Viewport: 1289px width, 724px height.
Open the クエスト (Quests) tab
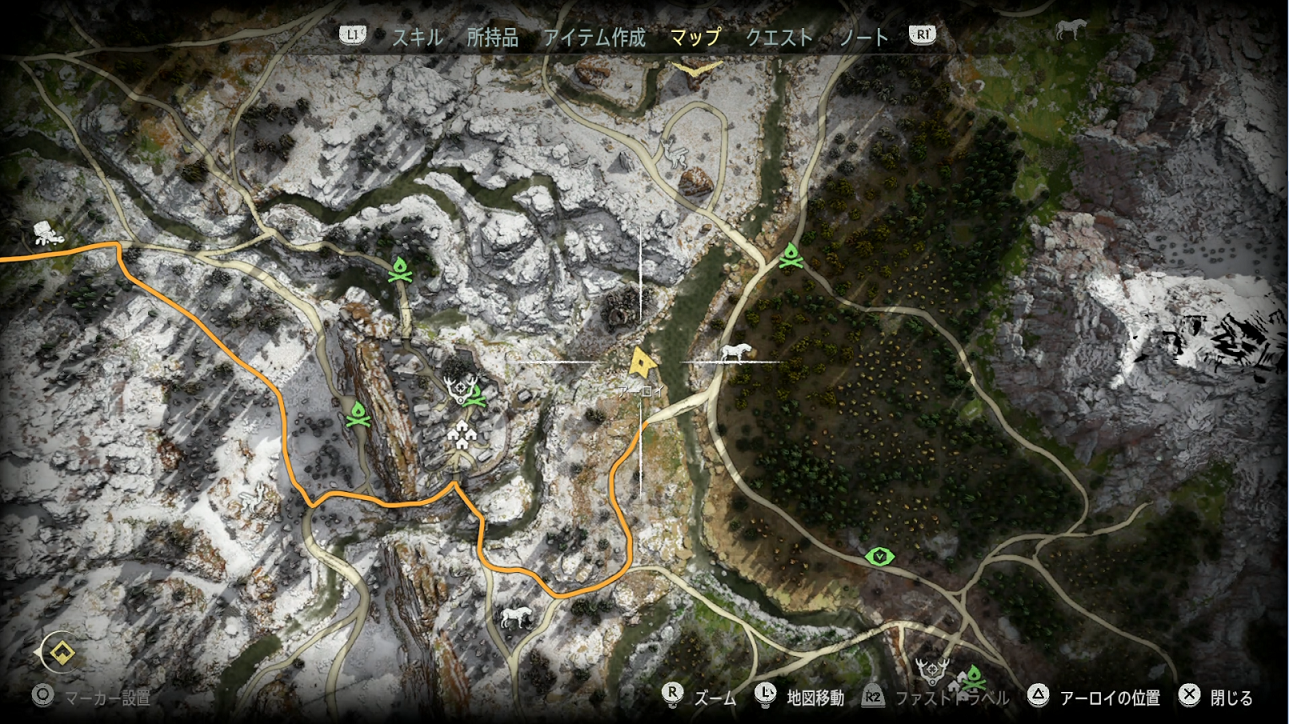click(779, 38)
